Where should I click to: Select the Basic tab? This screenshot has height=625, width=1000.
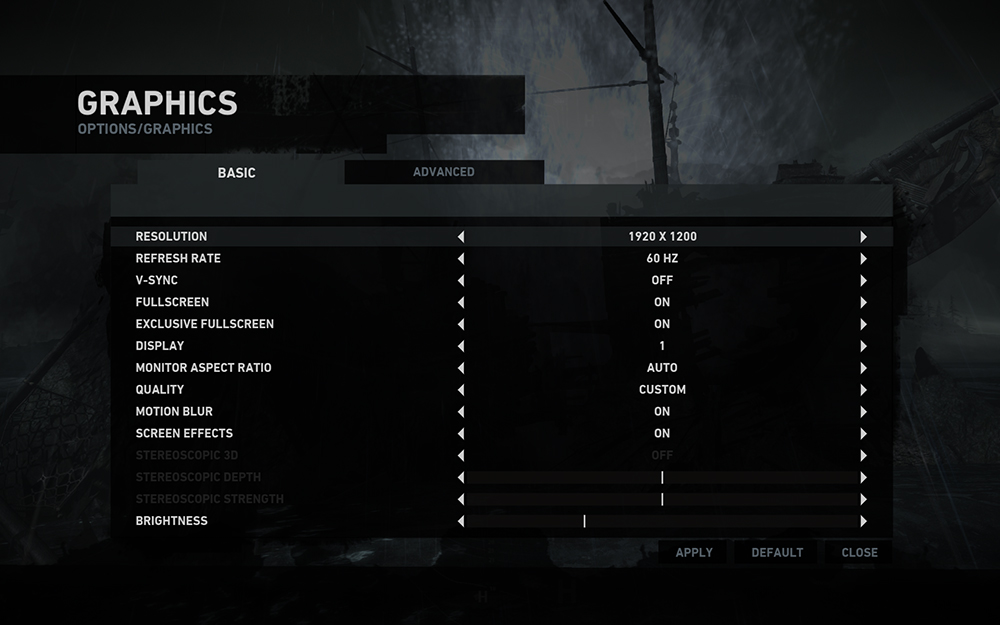(x=237, y=173)
